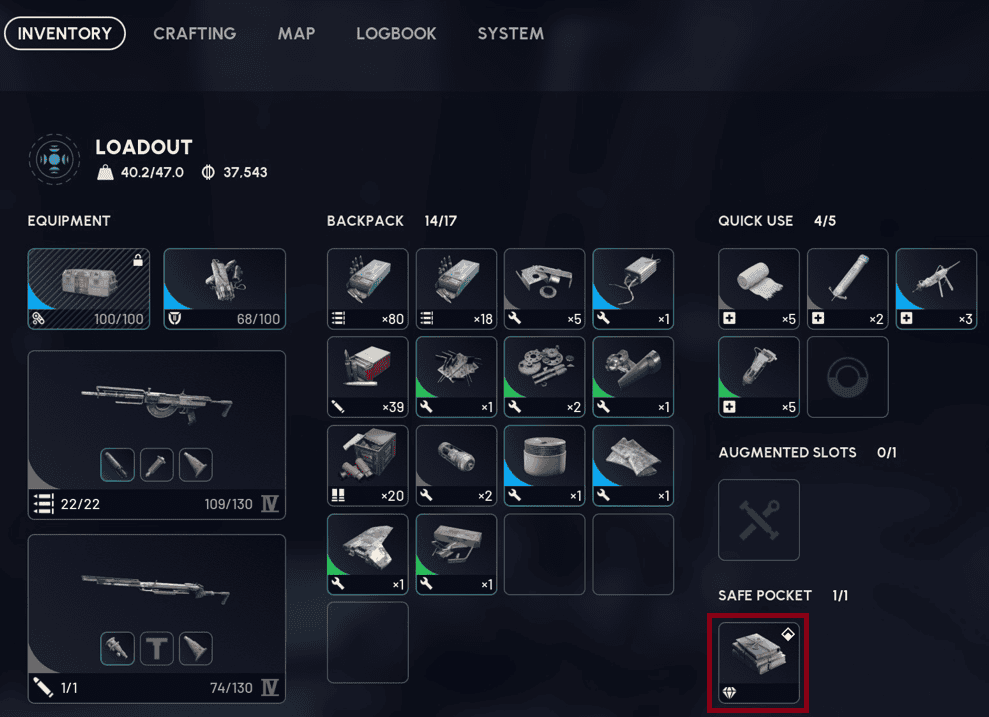The height and width of the screenshot is (717, 989).
Task: Select the shield slot showing 68/100
Action: 224,289
